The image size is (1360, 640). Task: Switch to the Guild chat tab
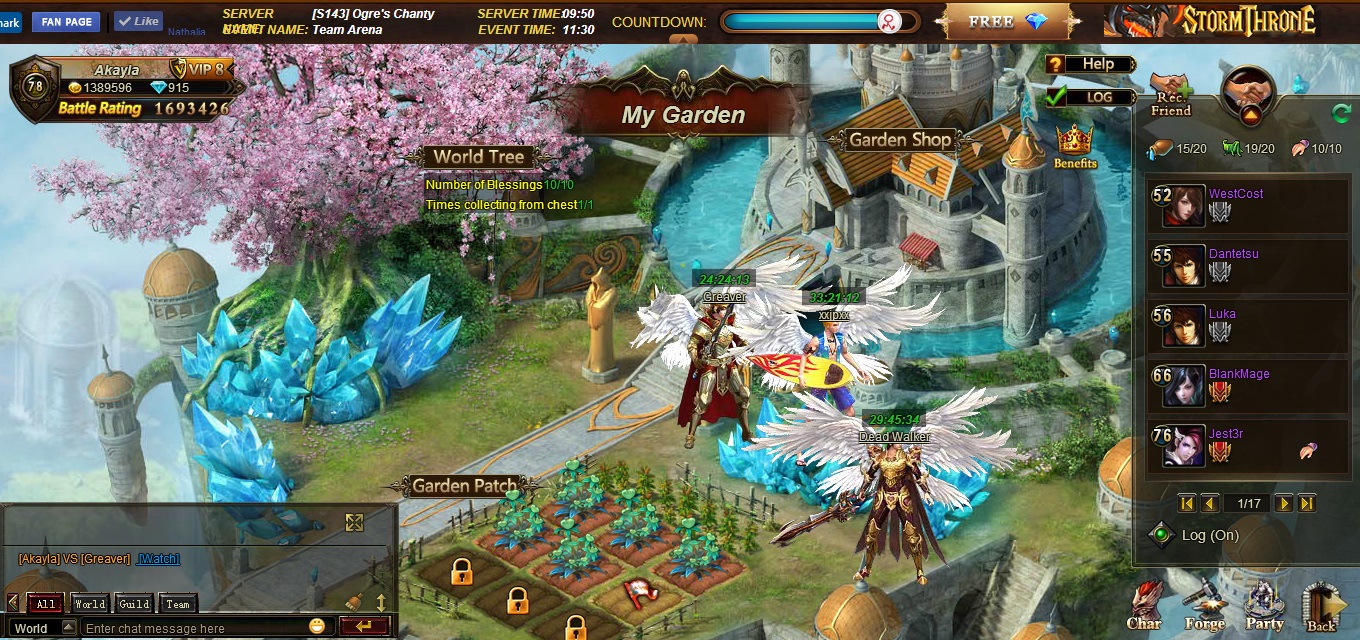(134, 604)
